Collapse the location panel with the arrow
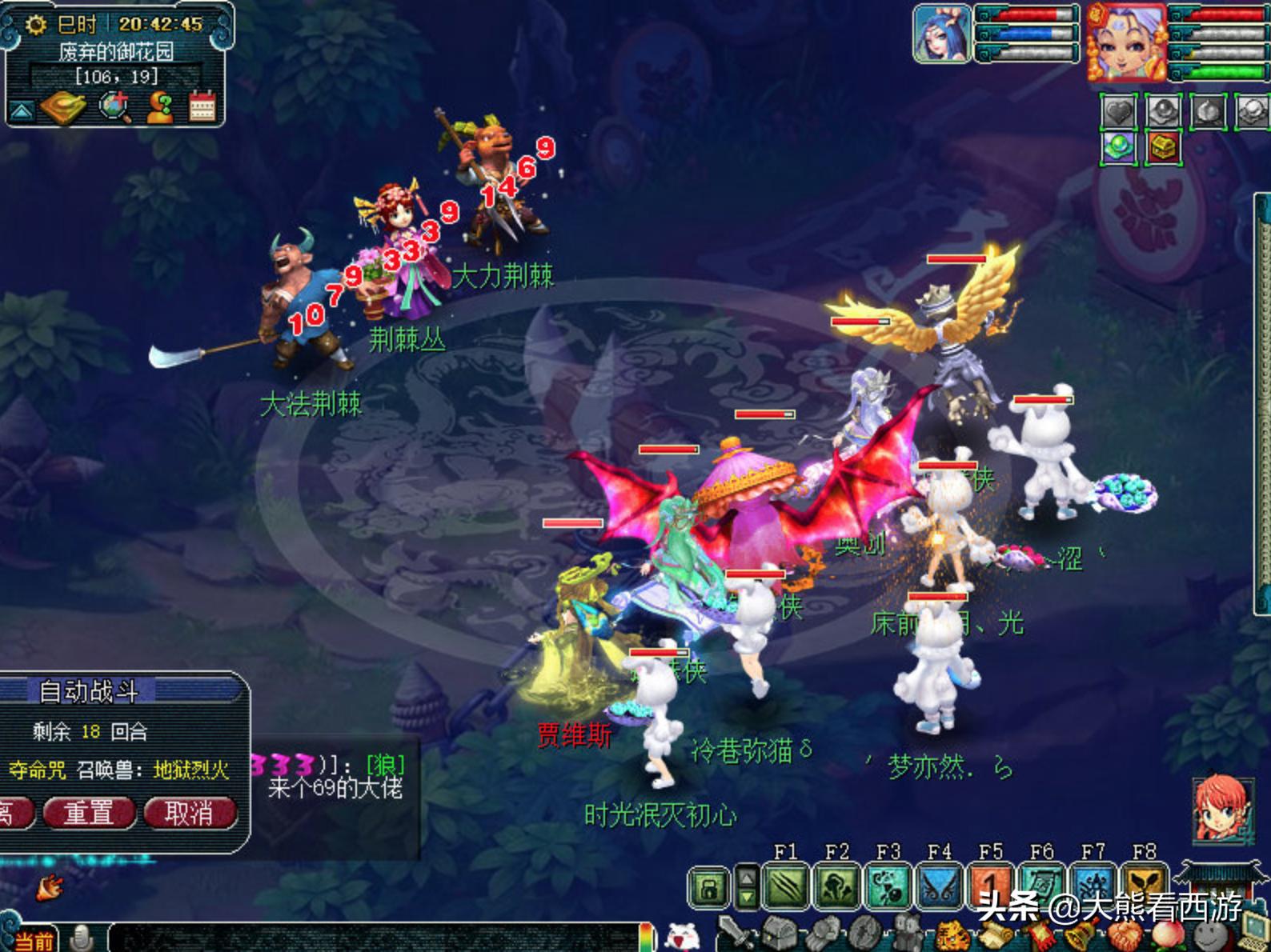Viewport: 1271px width, 952px height. pyautogui.click(x=21, y=110)
